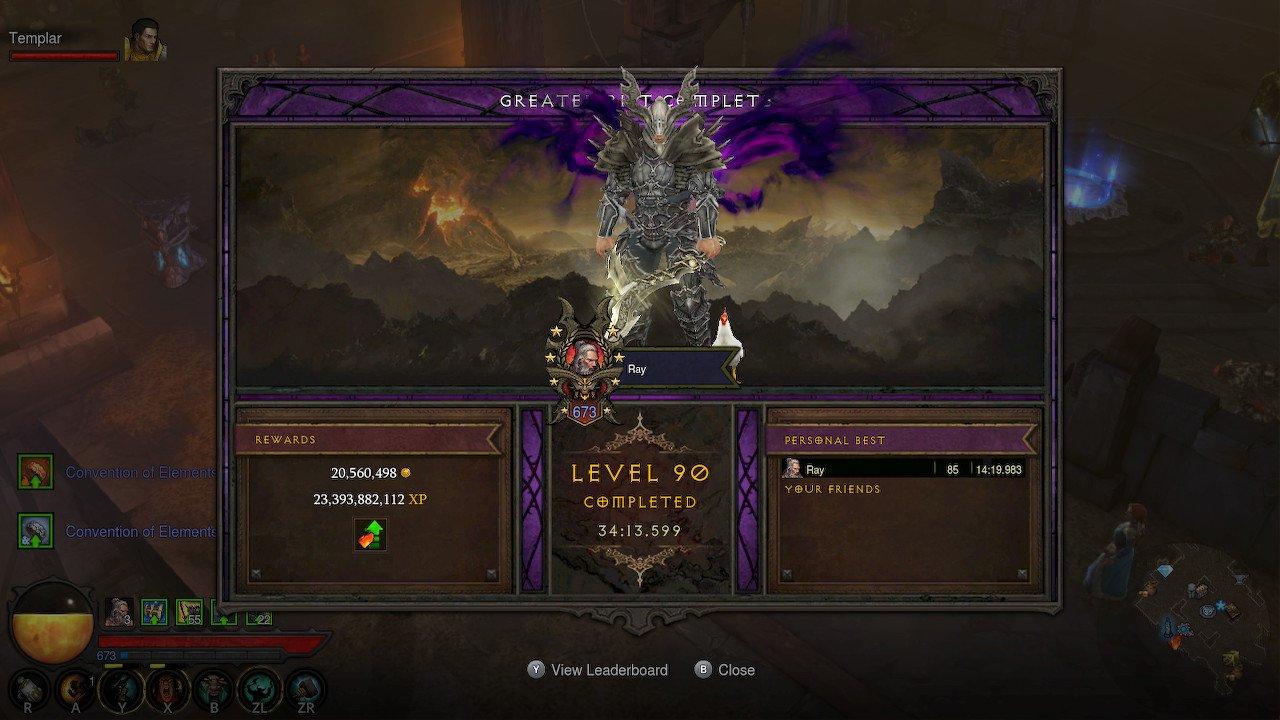Viewport: 1280px width, 720px height.
Task: Click the orange Convention of Elements icon
Action: [36, 472]
